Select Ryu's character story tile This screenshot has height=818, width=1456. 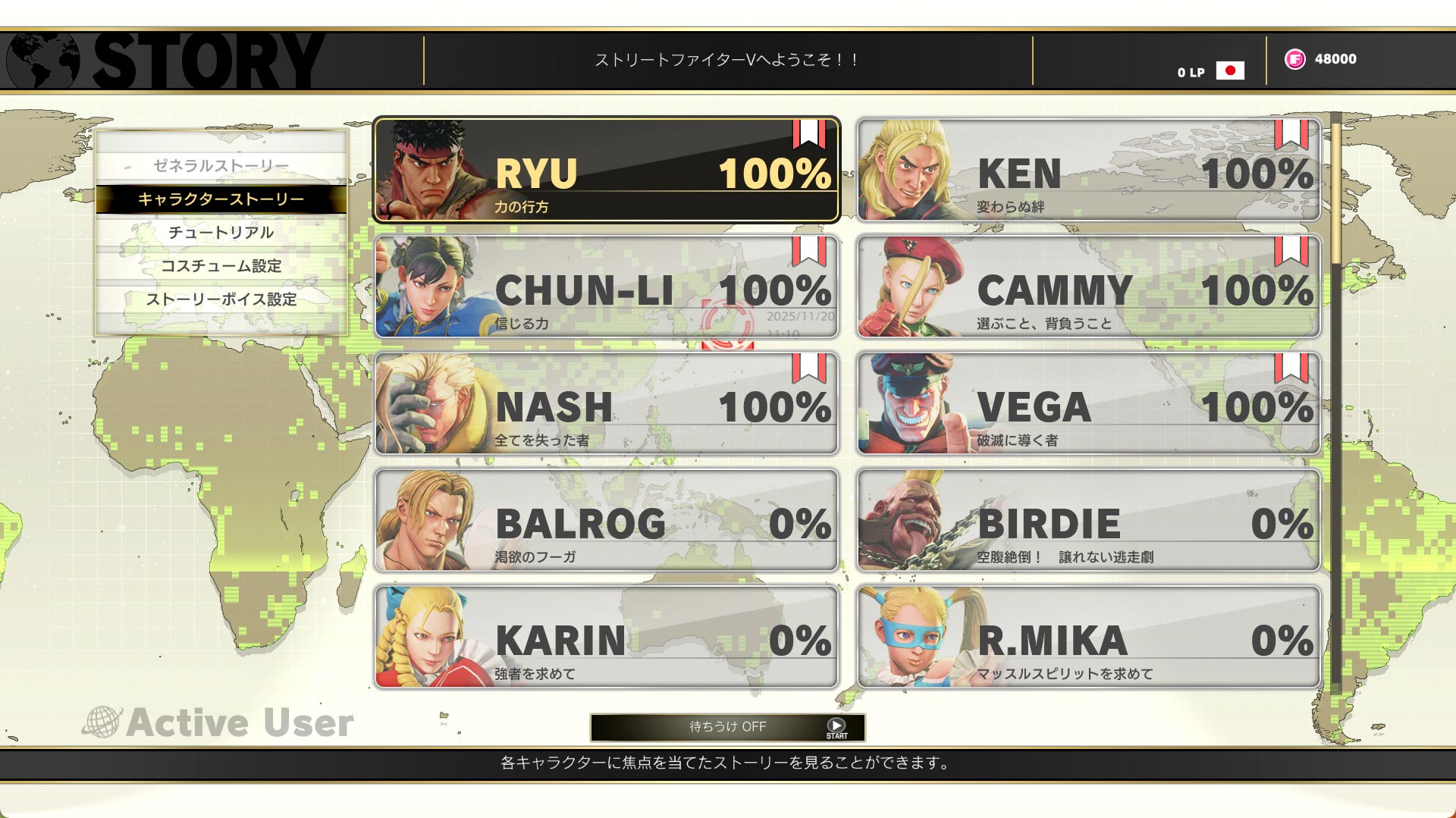607,170
